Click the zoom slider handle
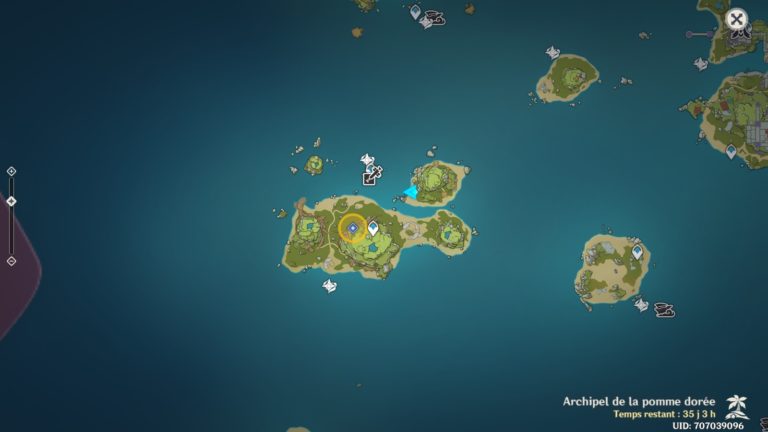The height and width of the screenshot is (432, 768). click(11, 201)
